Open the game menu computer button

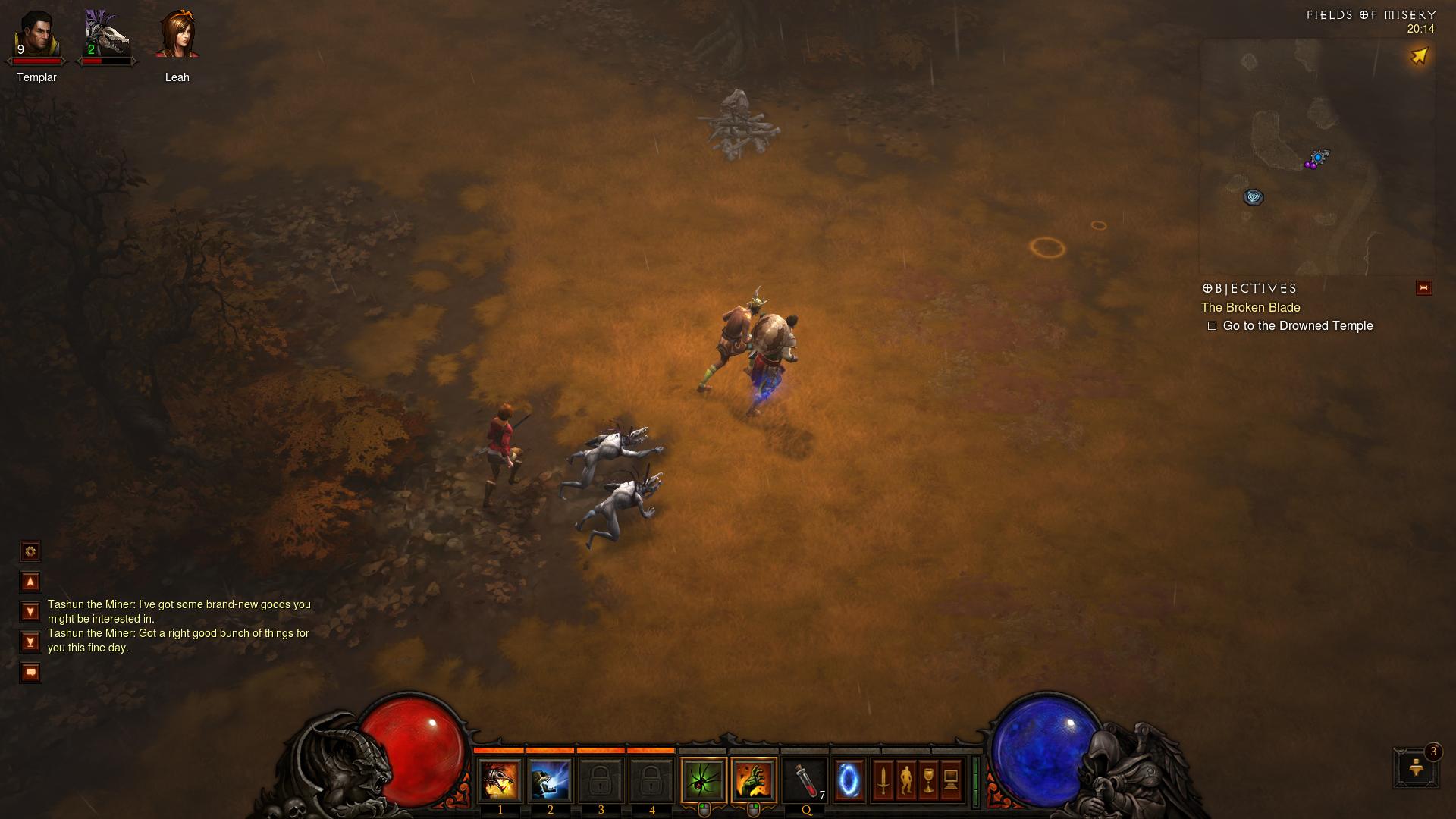tap(951, 780)
